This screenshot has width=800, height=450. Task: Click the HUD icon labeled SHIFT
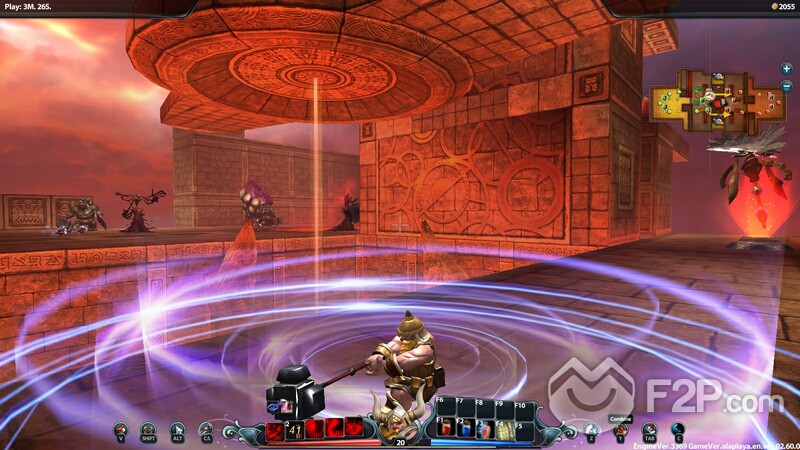pyautogui.click(x=149, y=430)
